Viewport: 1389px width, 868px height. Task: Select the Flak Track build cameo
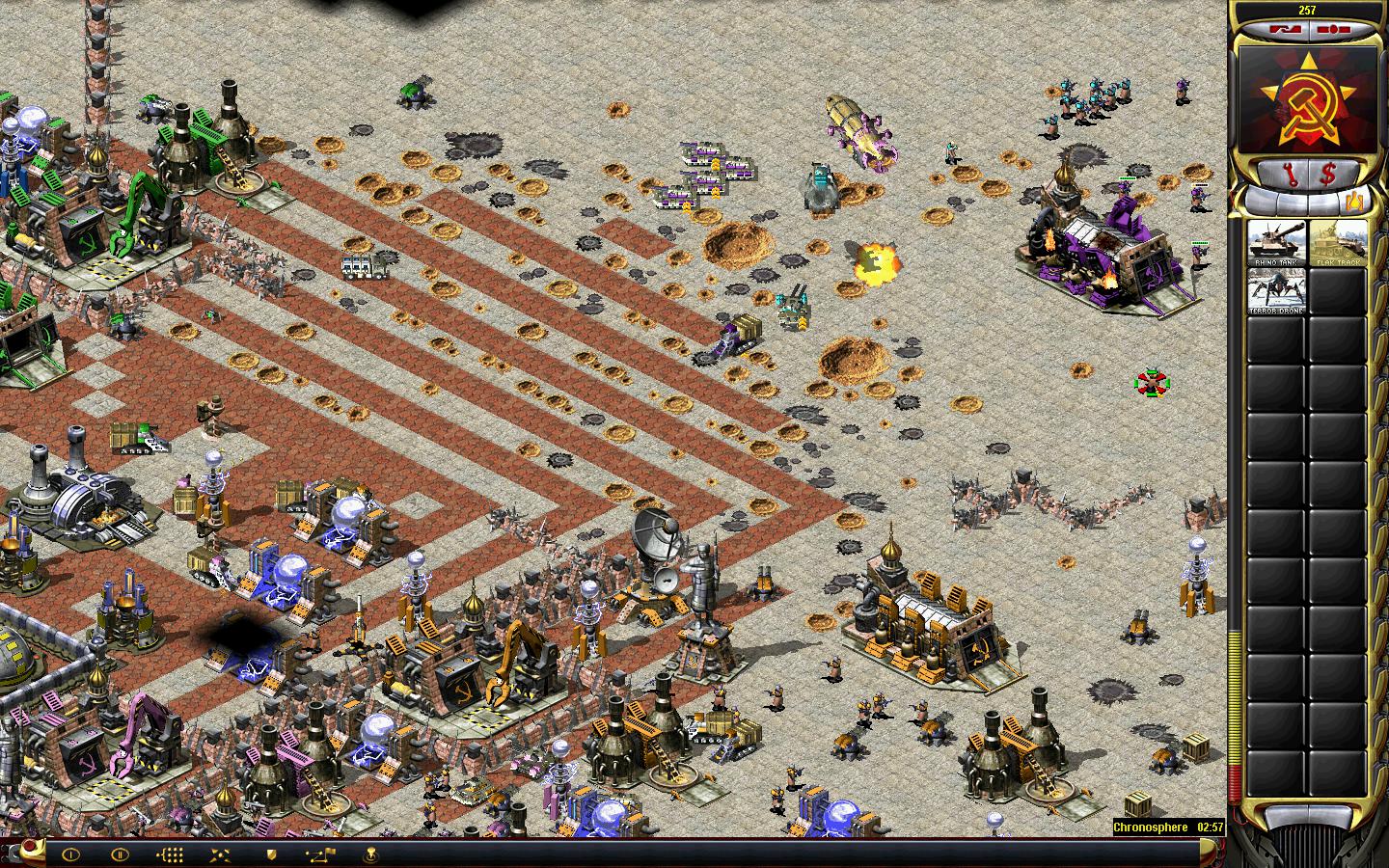(1338, 243)
